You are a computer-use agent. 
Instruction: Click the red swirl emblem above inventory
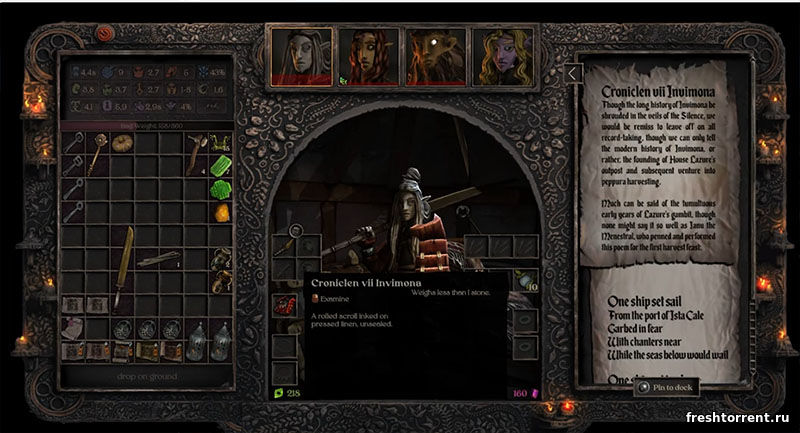pos(106,32)
